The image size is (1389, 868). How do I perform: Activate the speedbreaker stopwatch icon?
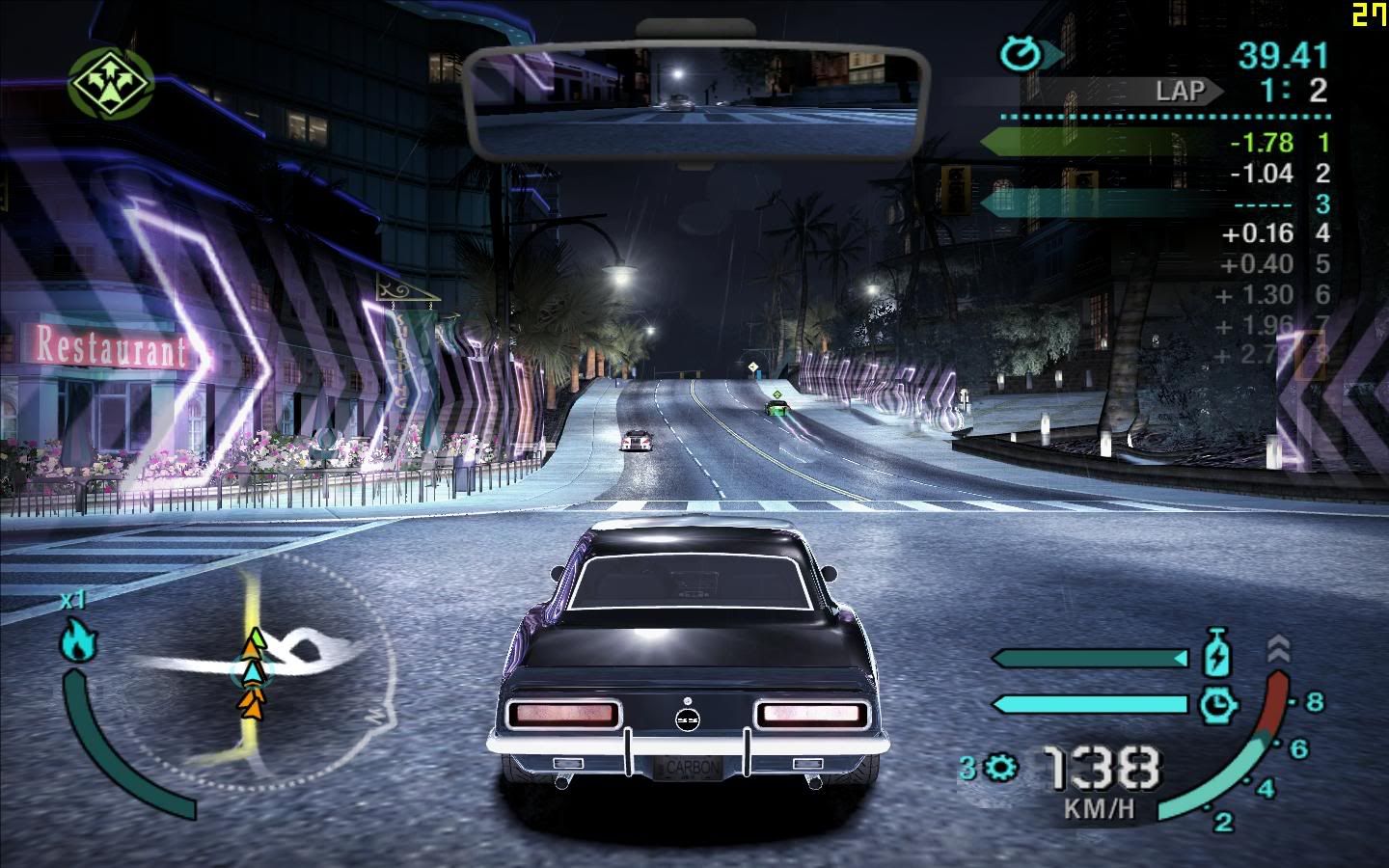pos(1218,704)
